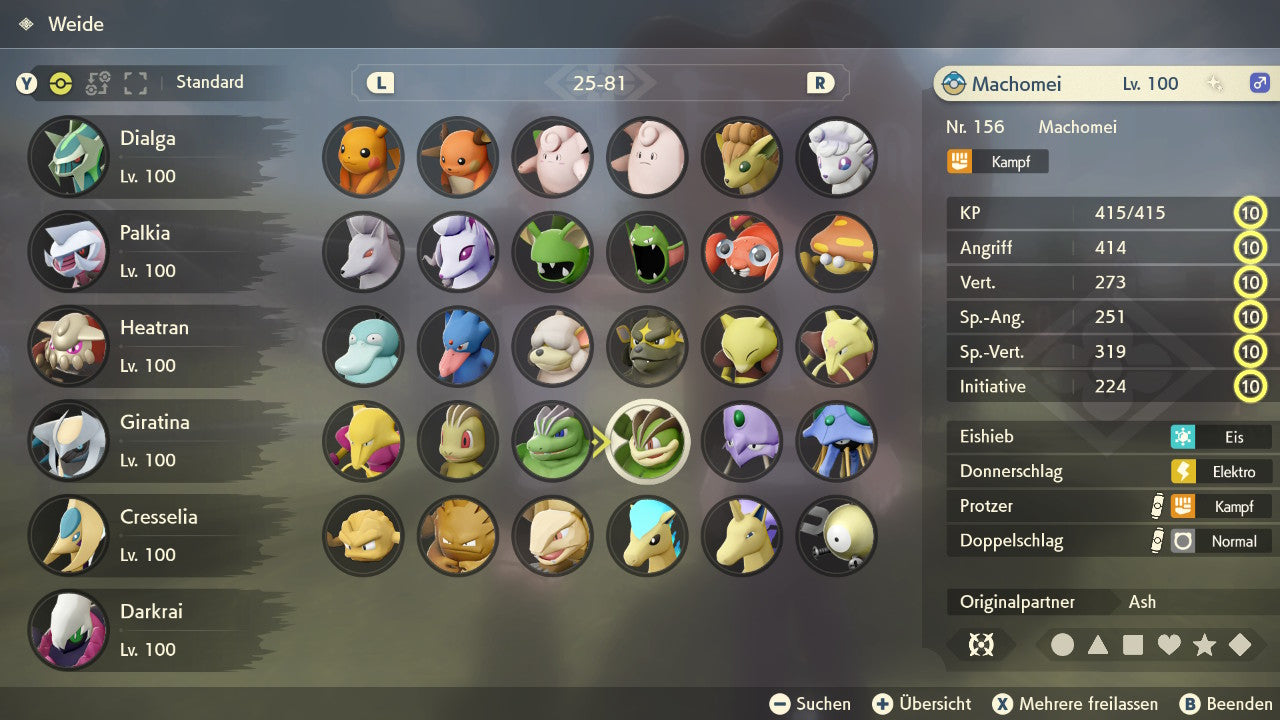The height and width of the screenshot is (720, 1280).
Task: Select the Parasect mushroom slot
Action: tap(836, 252)
